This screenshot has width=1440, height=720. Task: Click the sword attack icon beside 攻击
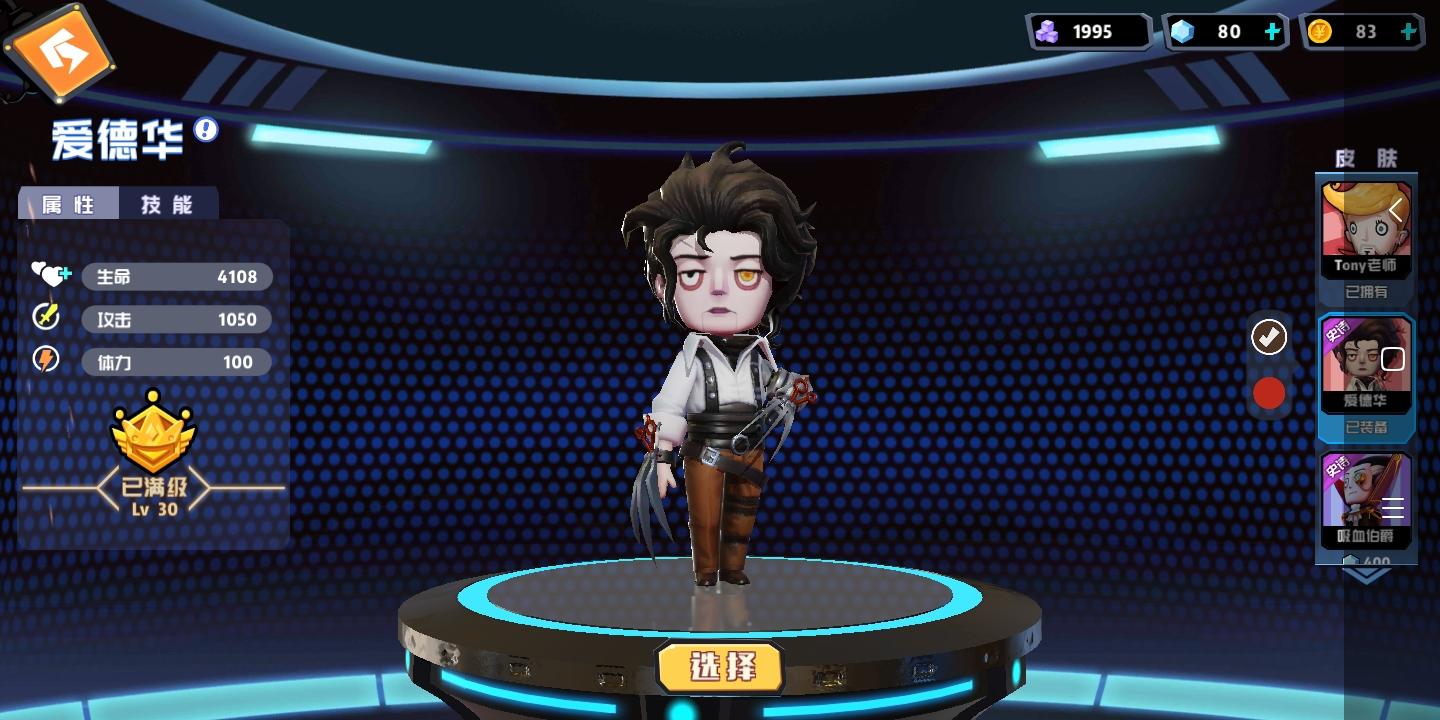point(45,318)
